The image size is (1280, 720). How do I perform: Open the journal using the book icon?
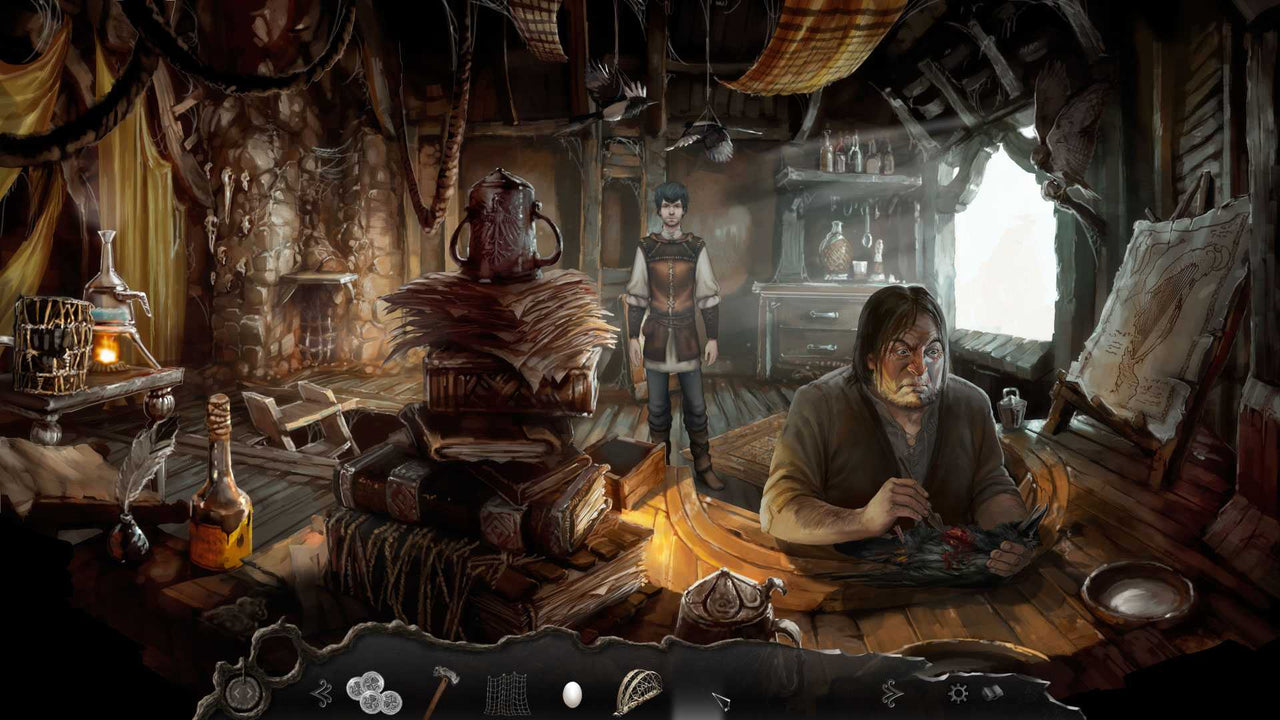click(x=991, y=692)
